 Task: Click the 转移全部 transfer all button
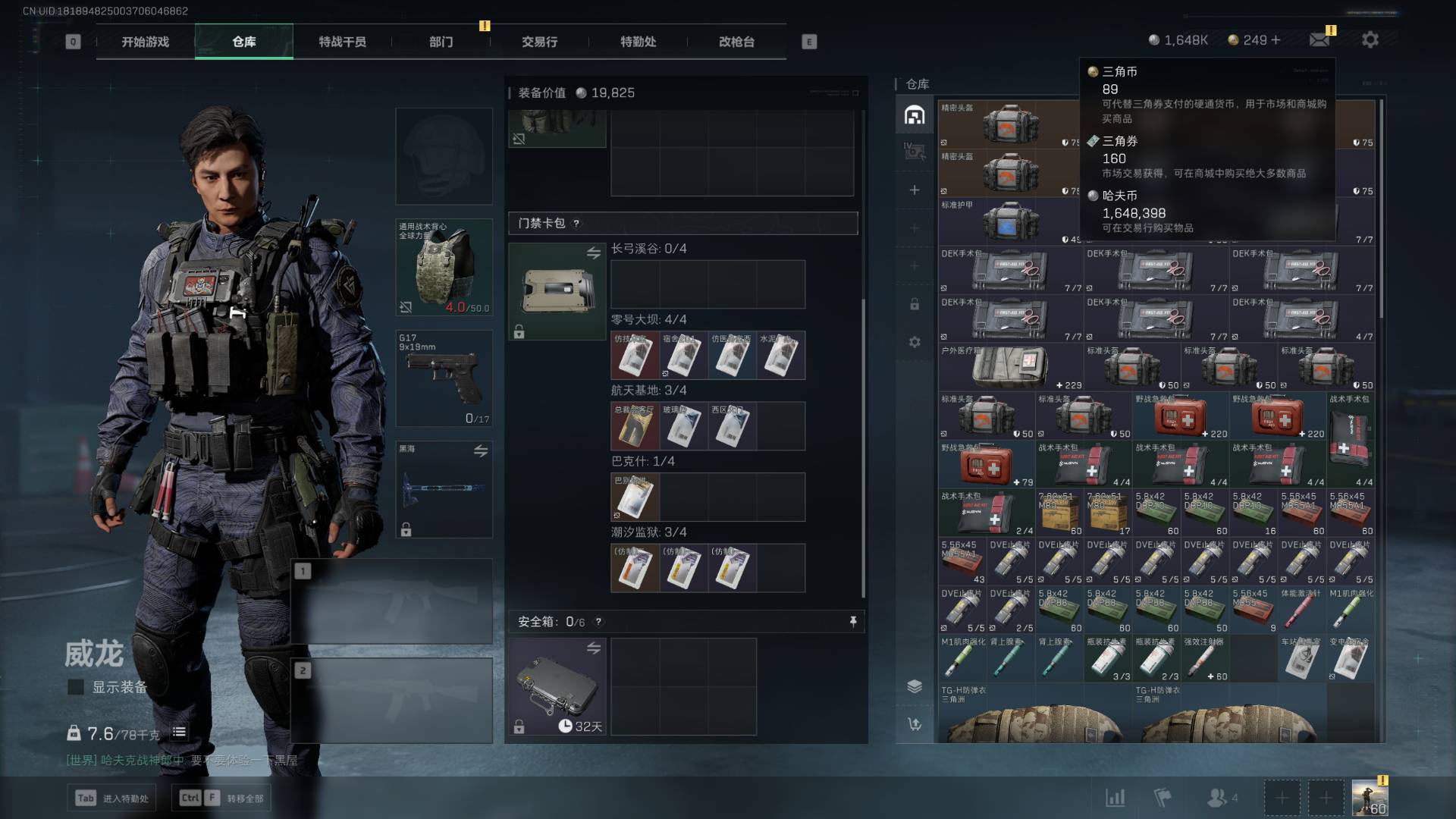coord(222,798)
